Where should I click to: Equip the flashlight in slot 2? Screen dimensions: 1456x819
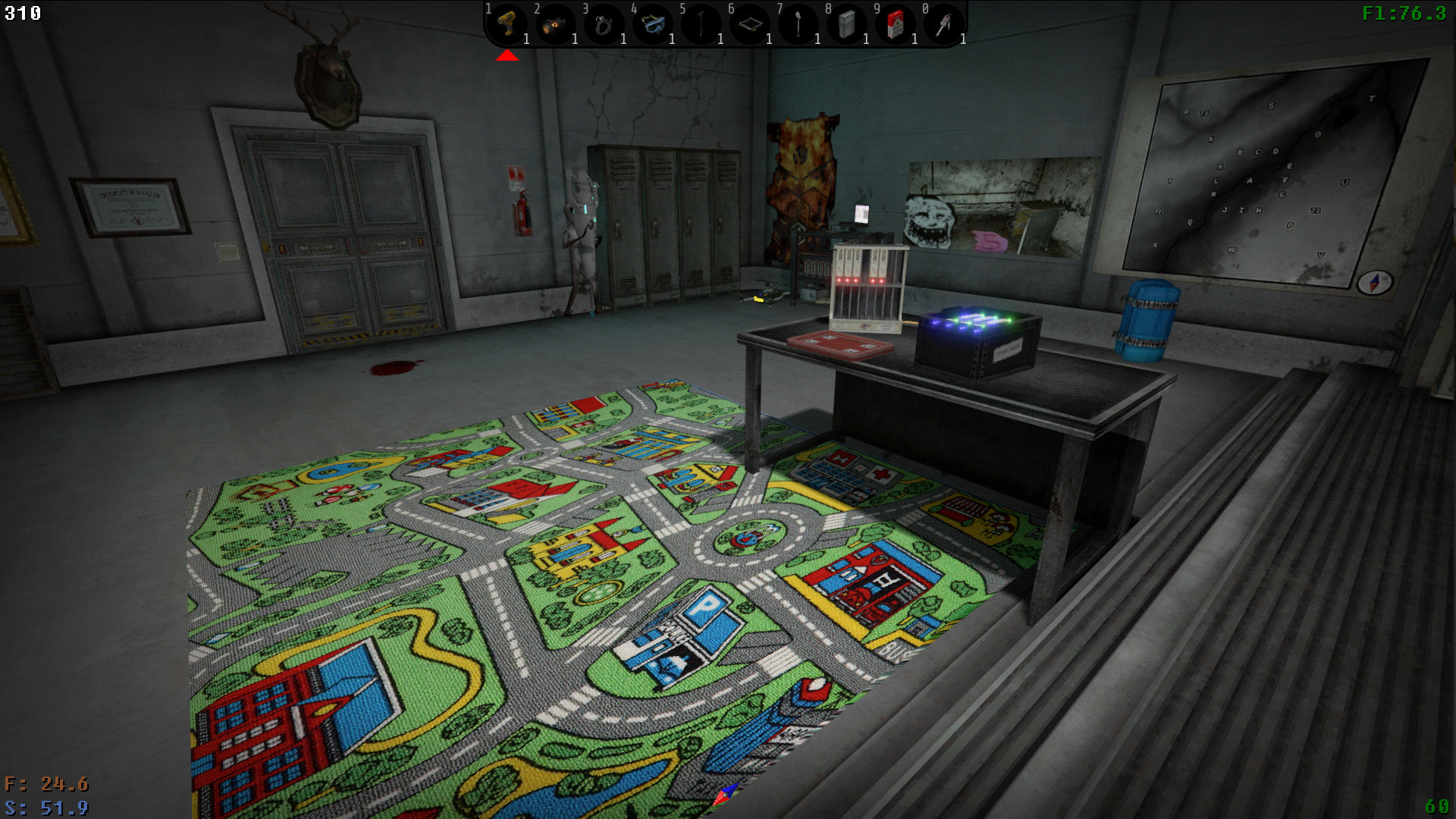[555, 25]
